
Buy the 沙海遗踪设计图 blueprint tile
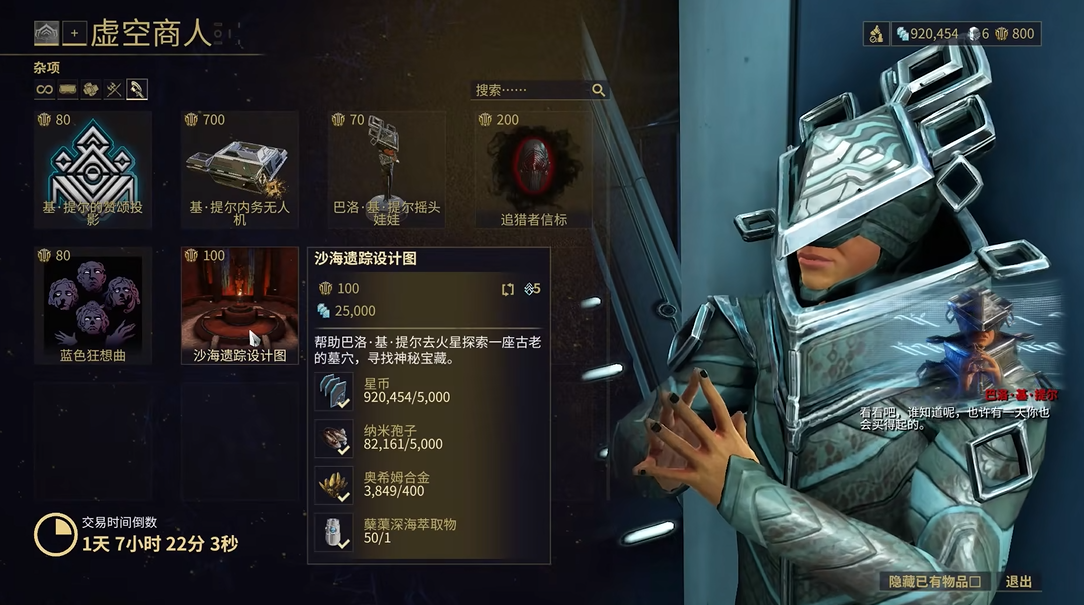click(239, 304)
